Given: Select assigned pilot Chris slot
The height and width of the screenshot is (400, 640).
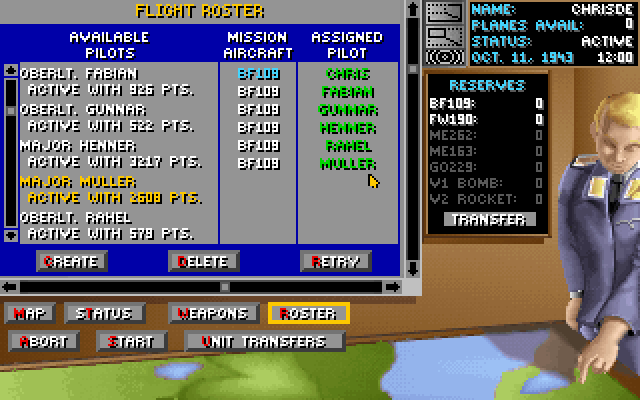Looking at the screenshot, I should 347,73.
